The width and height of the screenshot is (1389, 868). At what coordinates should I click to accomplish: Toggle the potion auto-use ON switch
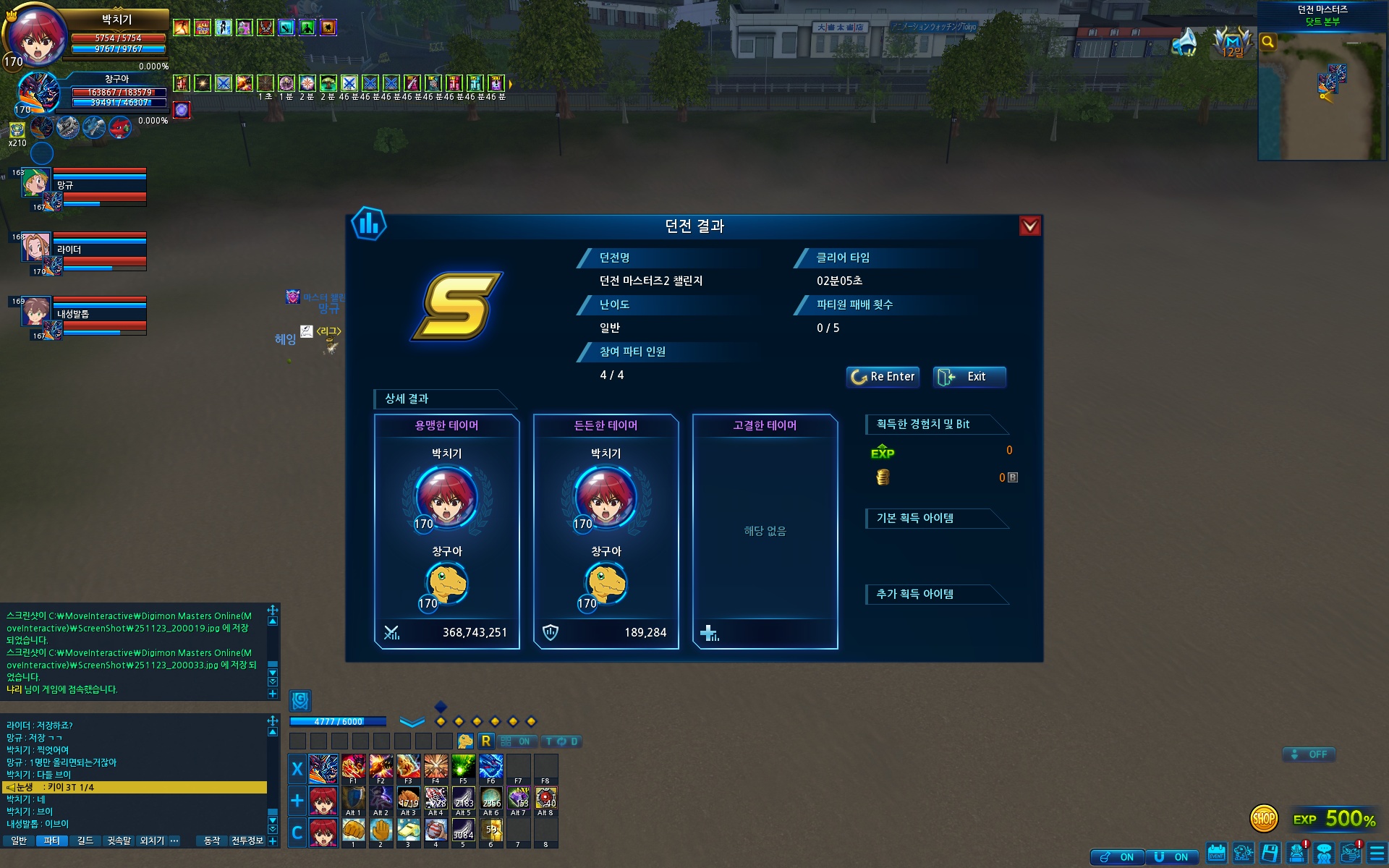coord(1118,857)
